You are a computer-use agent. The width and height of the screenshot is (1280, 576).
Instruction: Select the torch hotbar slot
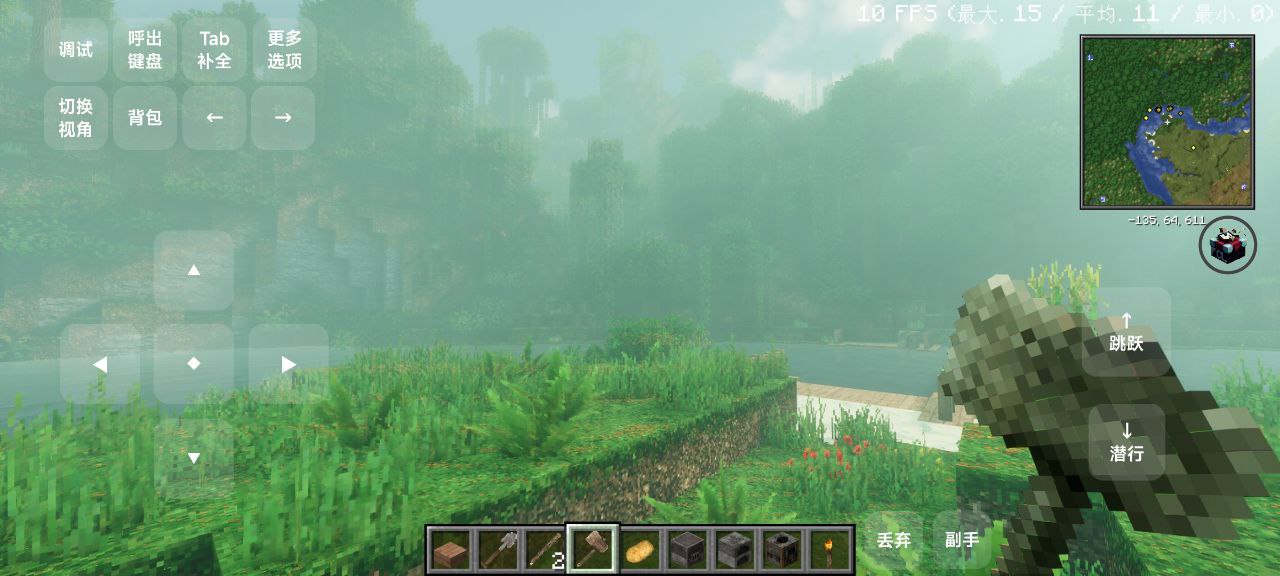[x=829, y=549]
